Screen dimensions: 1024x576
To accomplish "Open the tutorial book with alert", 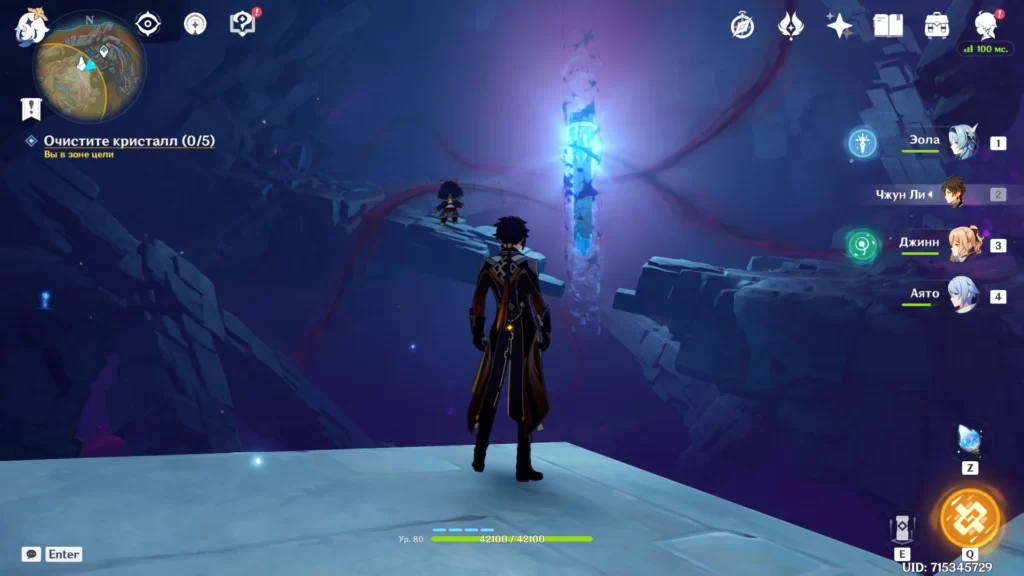I will click(x=243, y=24).
